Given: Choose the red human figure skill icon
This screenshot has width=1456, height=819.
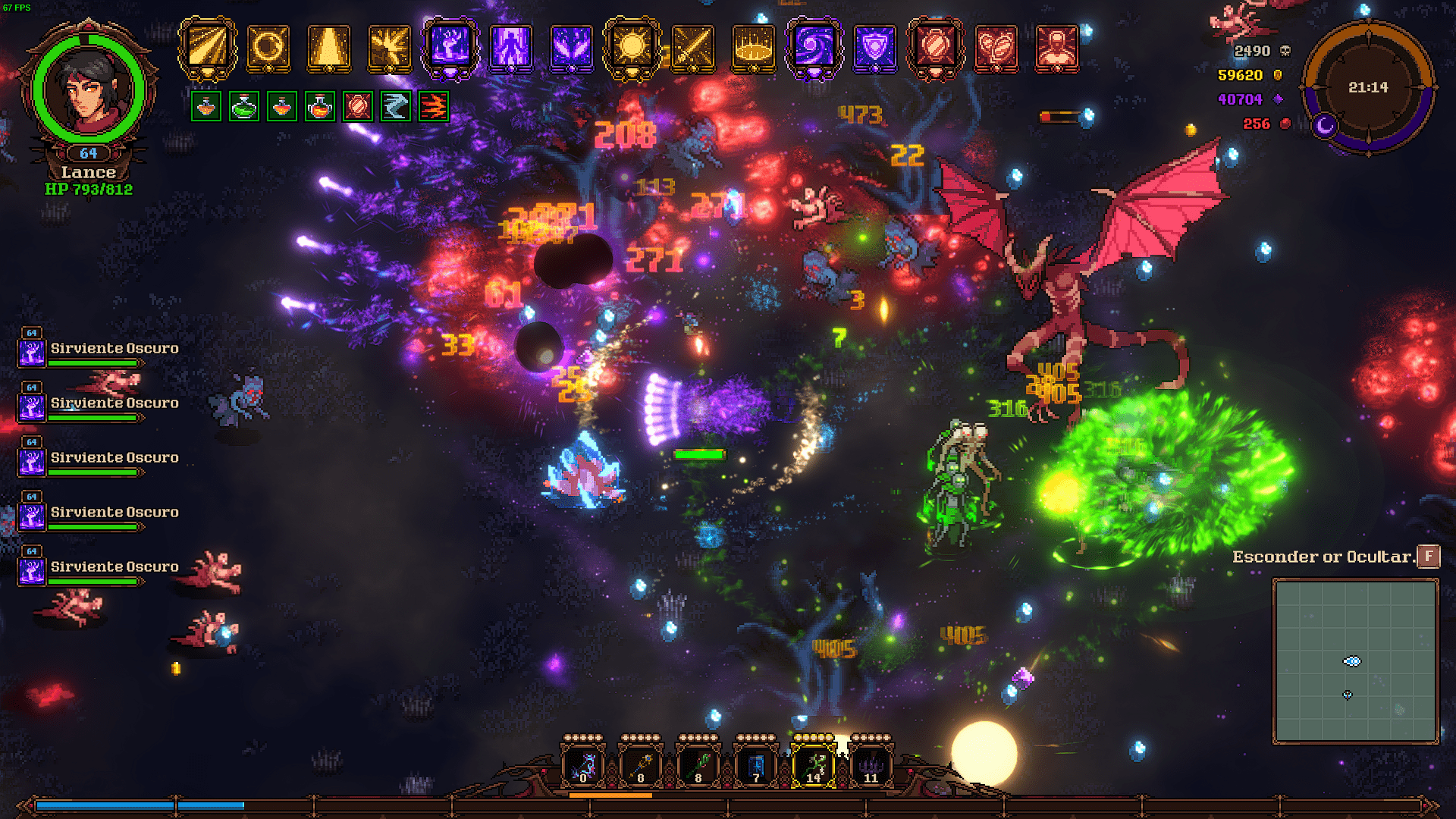Looking at the screenshot, I should 1056,48.
